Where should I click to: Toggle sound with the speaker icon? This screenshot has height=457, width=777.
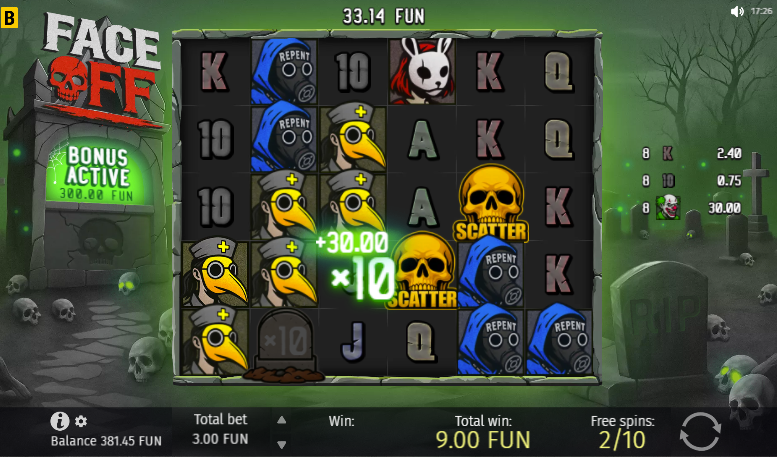click(737, 11)
